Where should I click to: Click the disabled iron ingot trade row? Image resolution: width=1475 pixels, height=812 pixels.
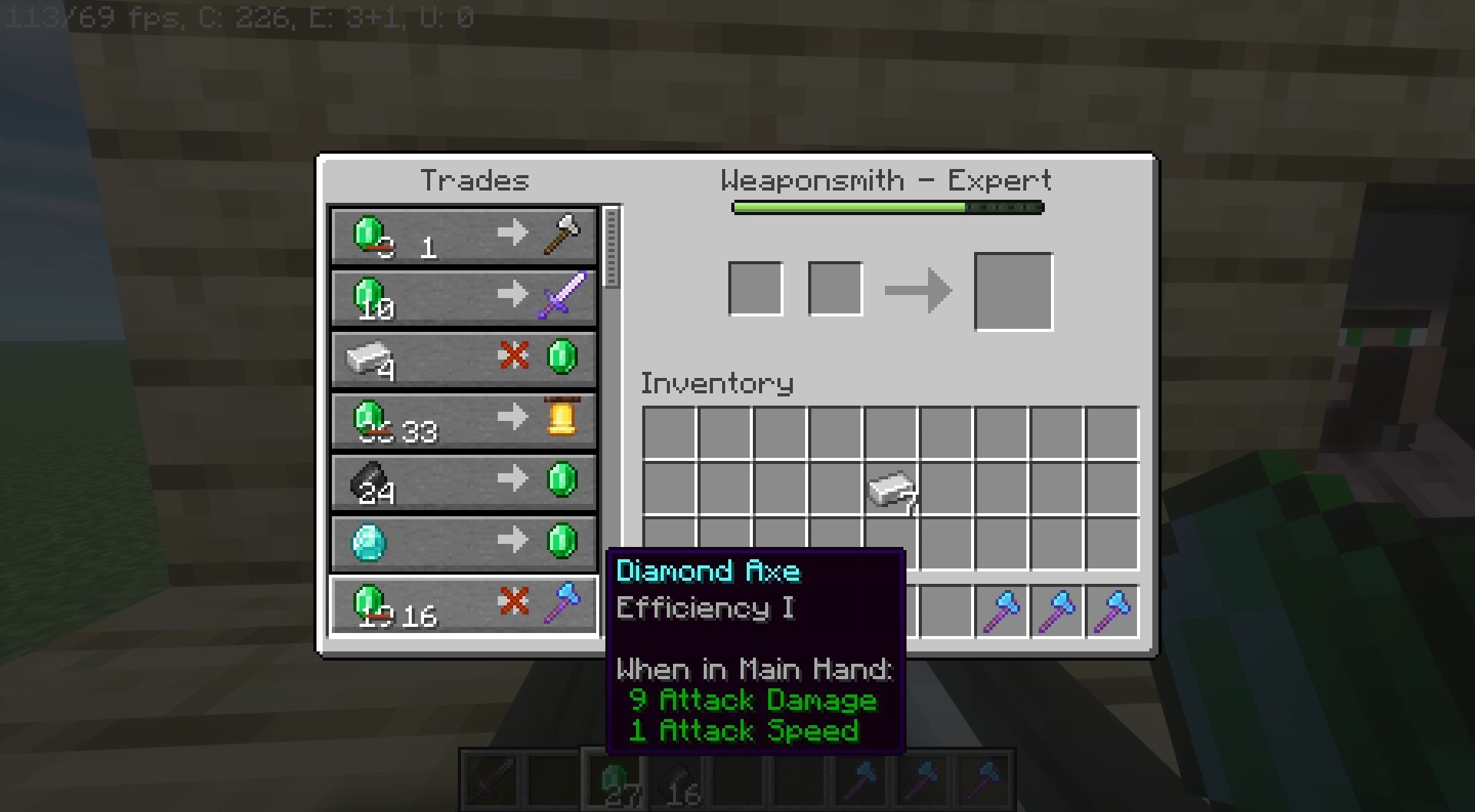pyautogui.click(x=463, y=358)
